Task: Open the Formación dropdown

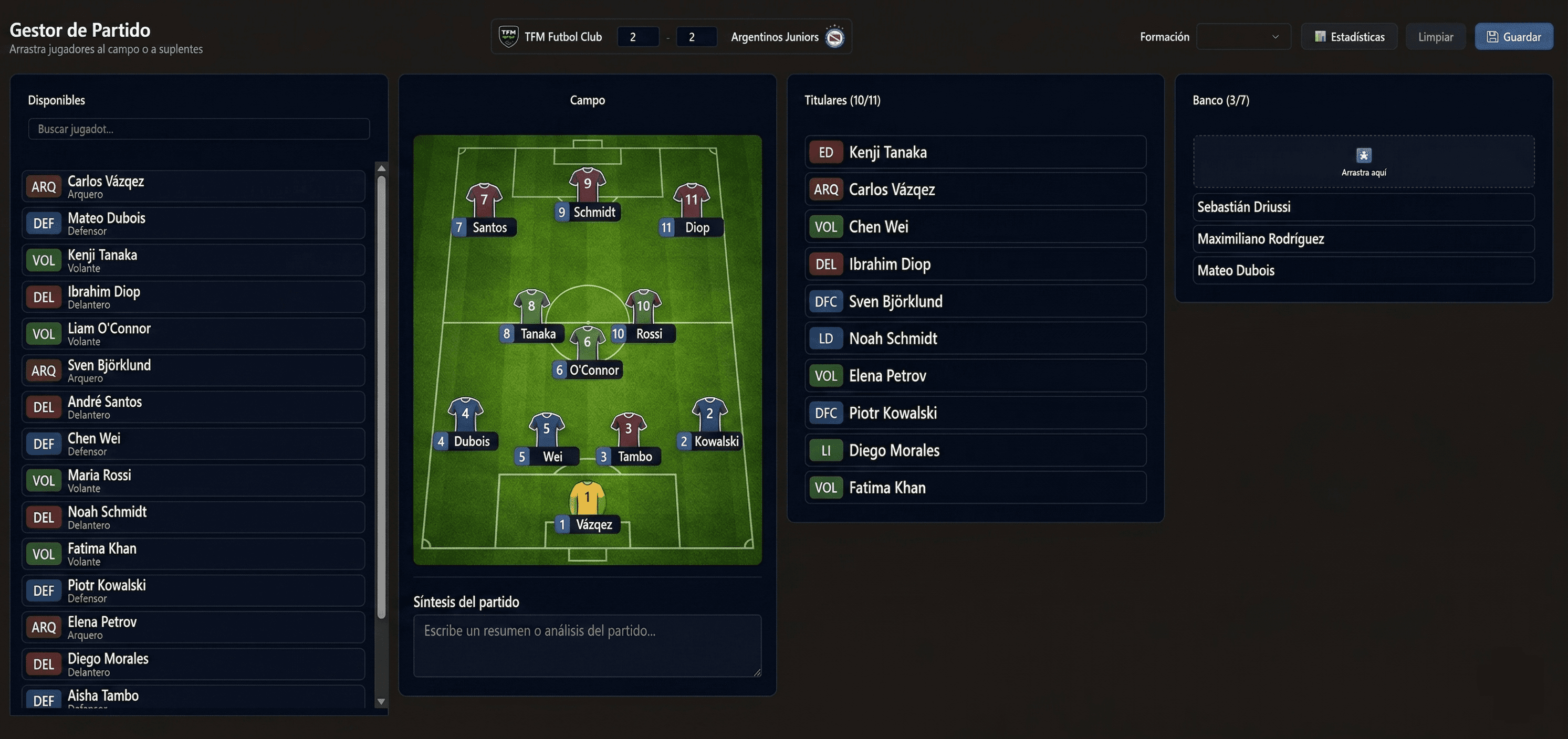Action: pyautogui.click(x=1243, y=37)
